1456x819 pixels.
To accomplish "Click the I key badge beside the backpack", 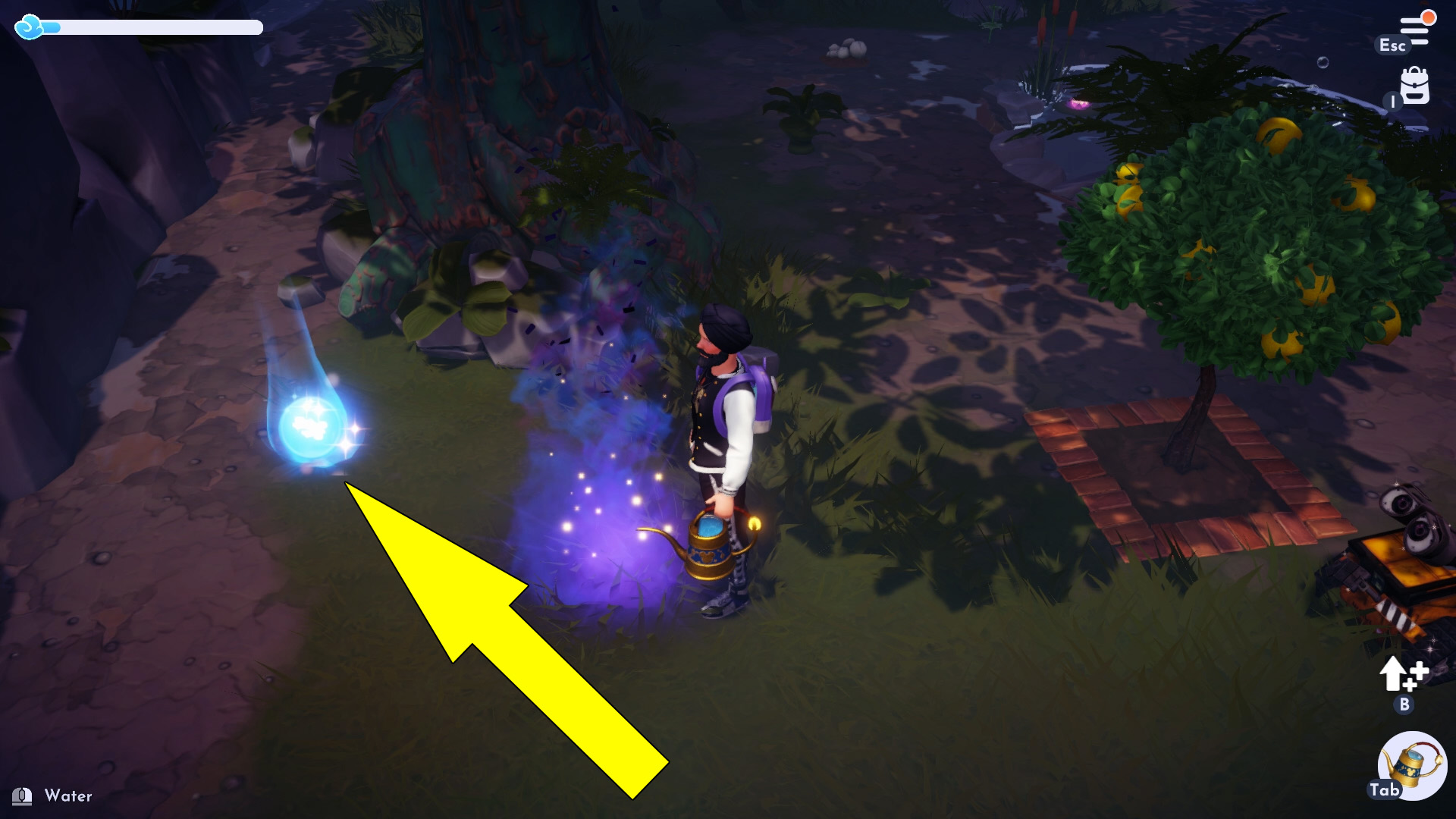I will coord(1392,102).
